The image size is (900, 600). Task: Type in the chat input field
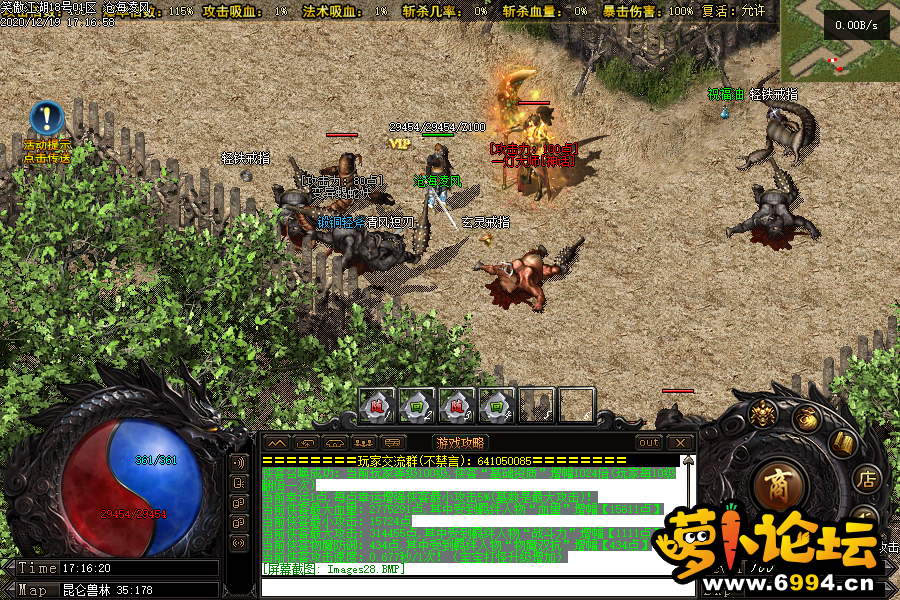coord(470,587)
